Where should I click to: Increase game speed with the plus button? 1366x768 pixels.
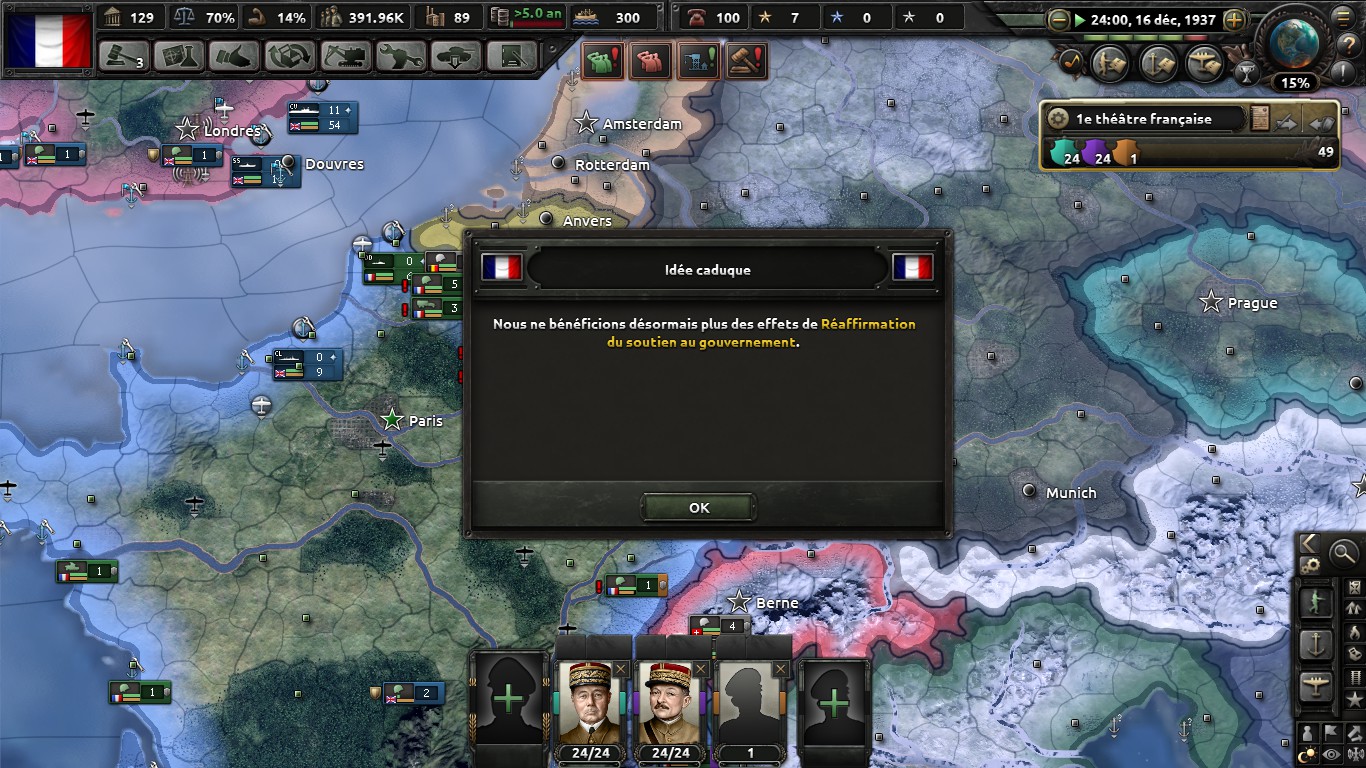[x=1234, y=19]
